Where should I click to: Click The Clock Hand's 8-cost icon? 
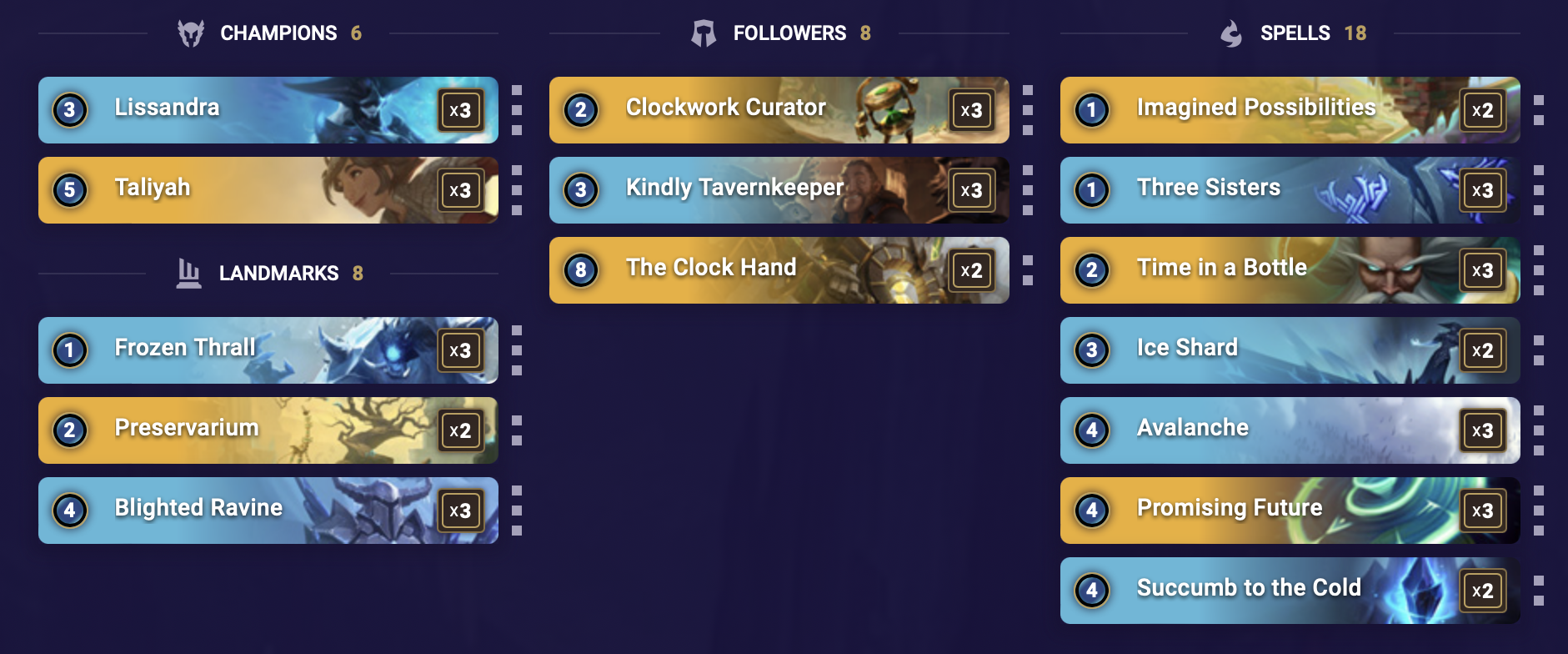click(583, 269)
